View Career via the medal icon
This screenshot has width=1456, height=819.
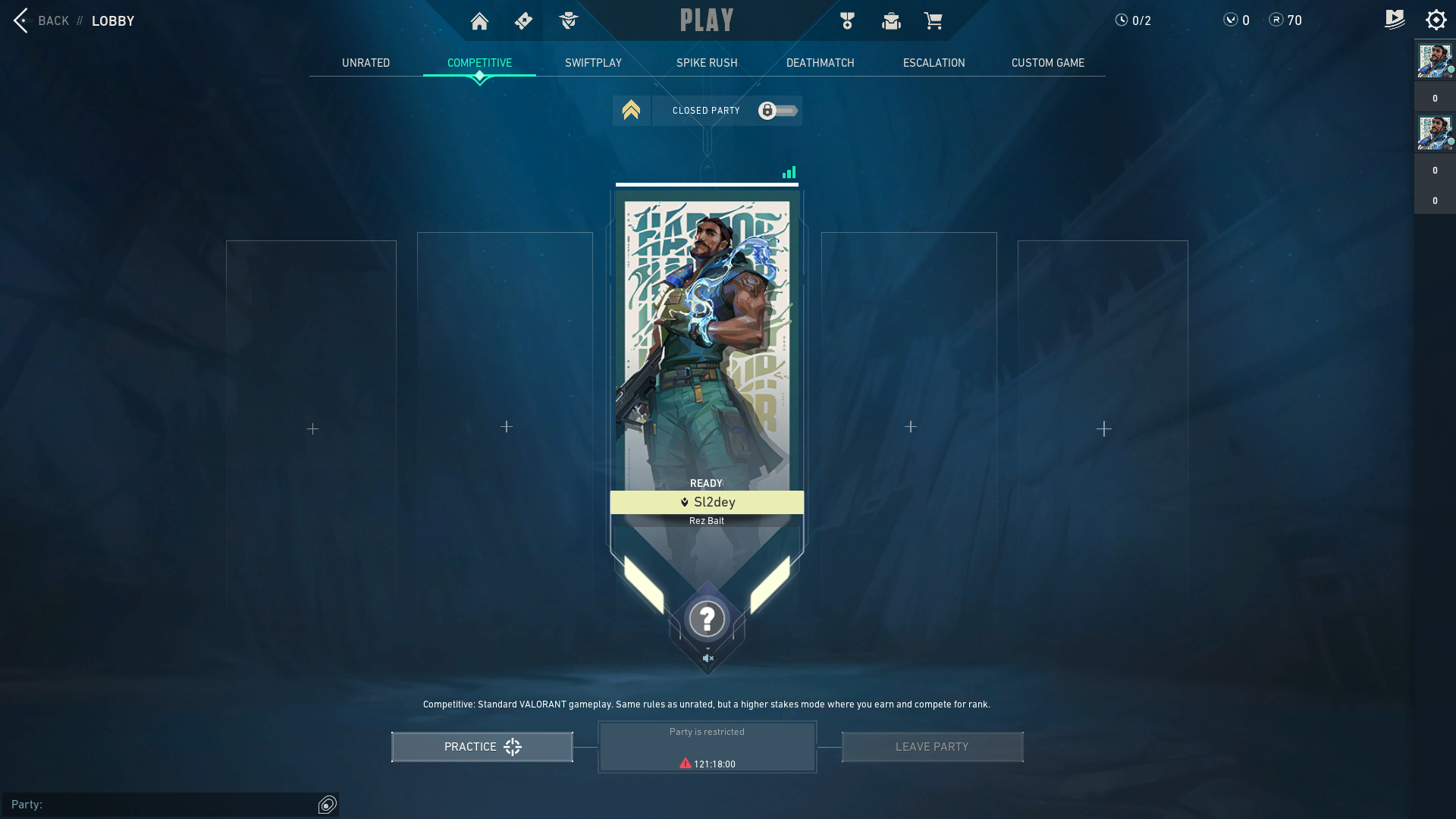coord(846,20)
